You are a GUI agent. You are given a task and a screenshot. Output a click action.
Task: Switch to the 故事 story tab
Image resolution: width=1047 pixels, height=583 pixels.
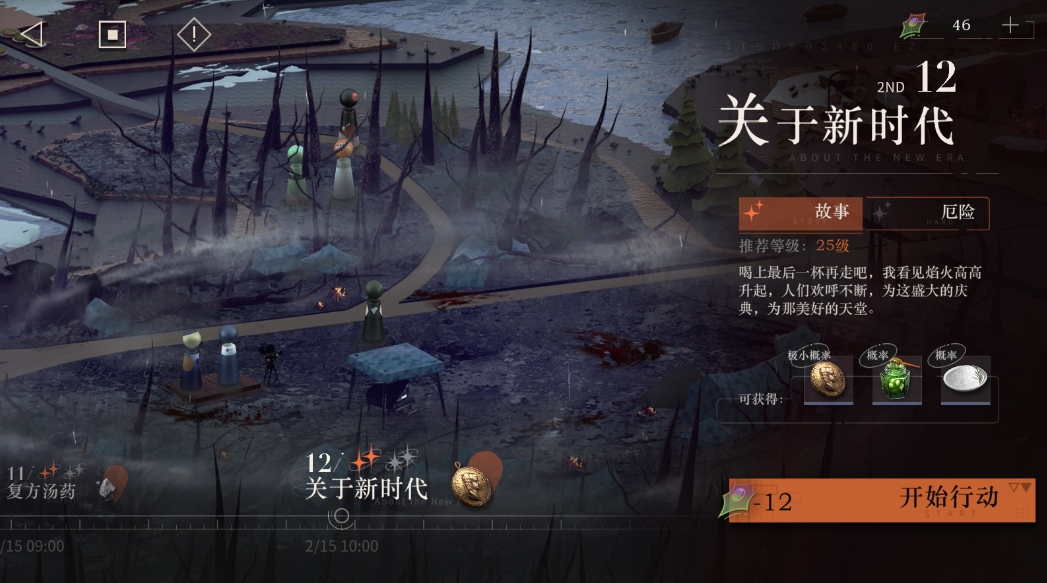click(x=801, y=213)
